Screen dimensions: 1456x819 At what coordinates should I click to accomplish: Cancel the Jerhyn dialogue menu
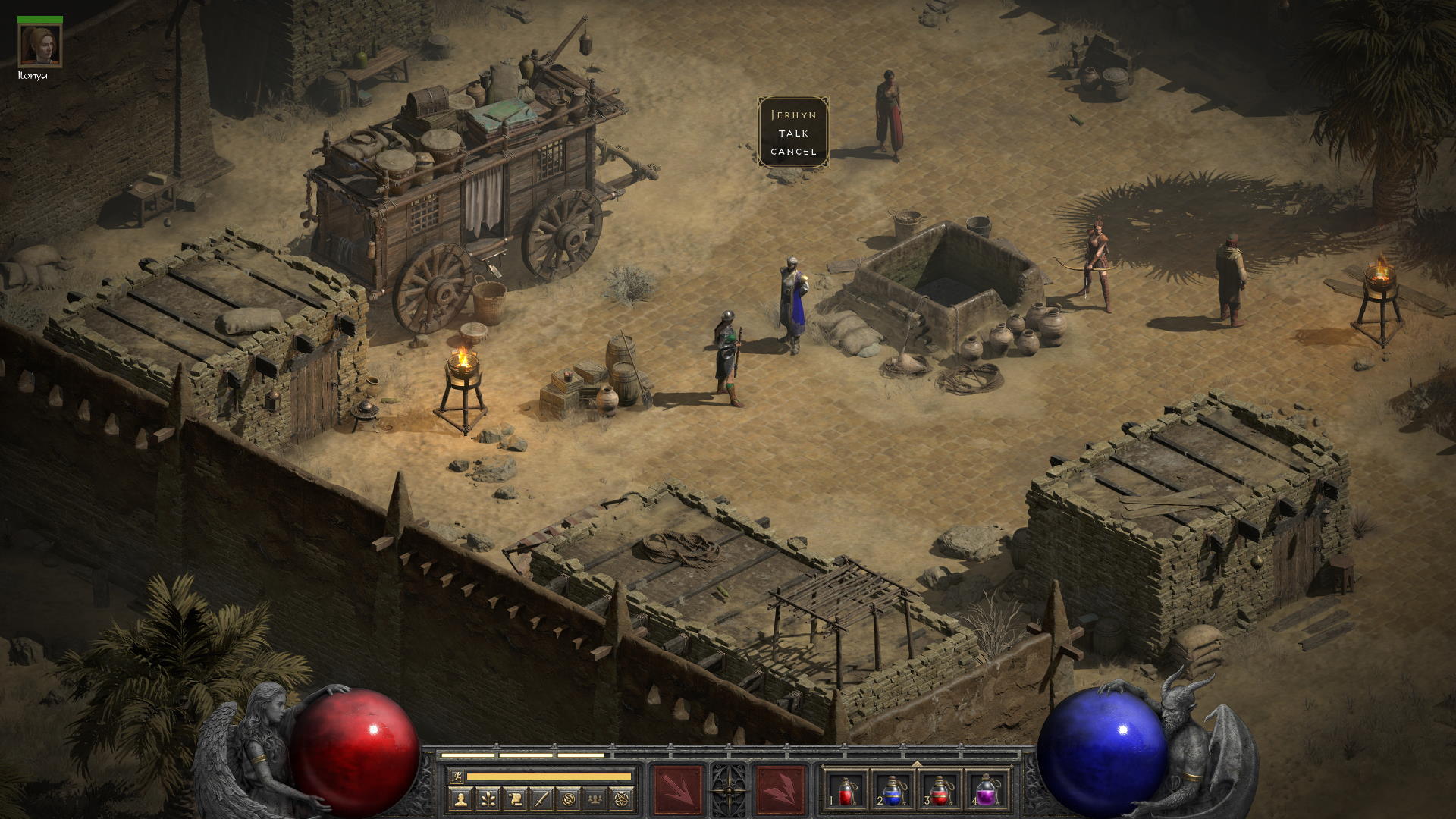point(793,152)
